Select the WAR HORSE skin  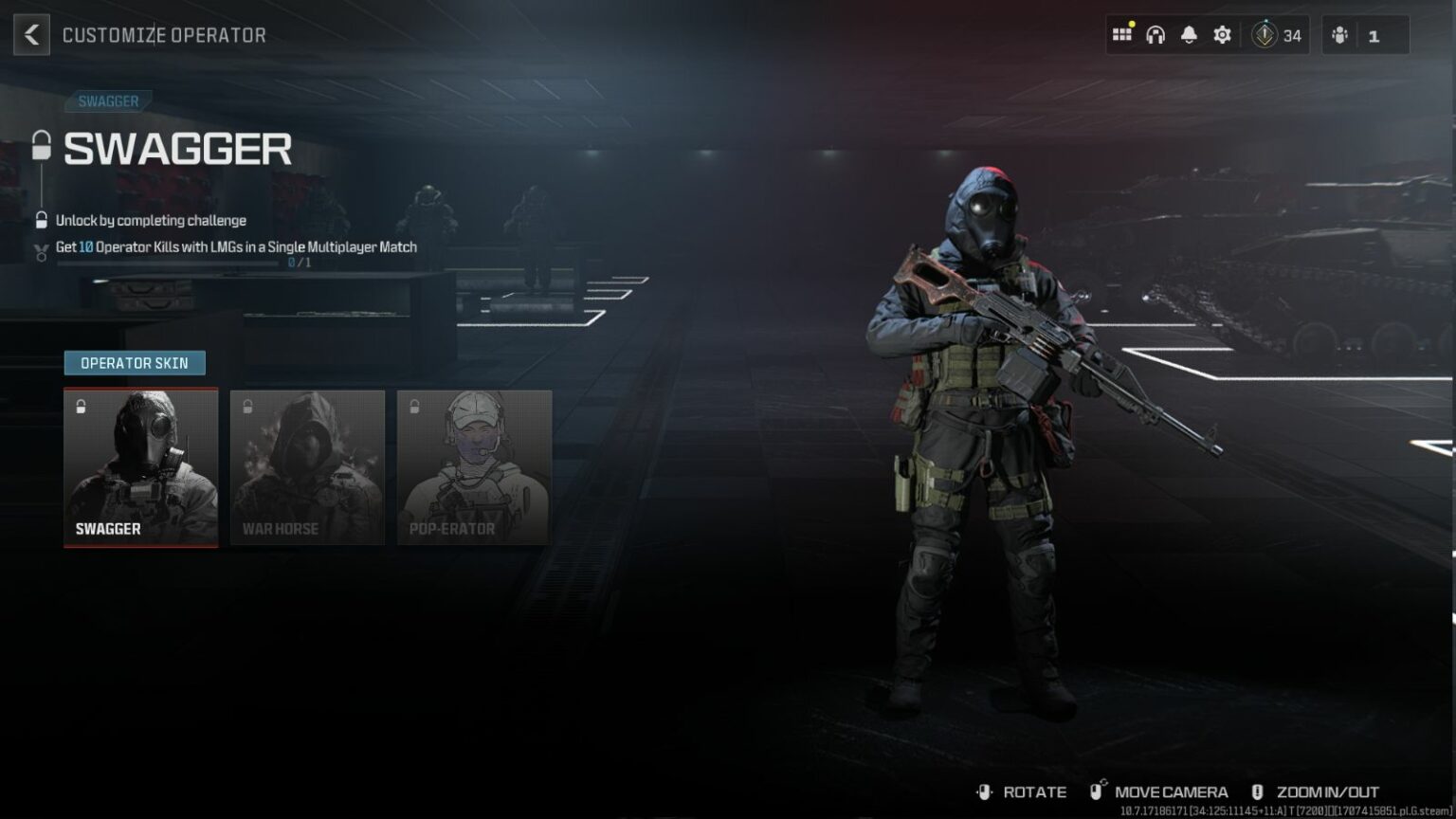(307, 464)
